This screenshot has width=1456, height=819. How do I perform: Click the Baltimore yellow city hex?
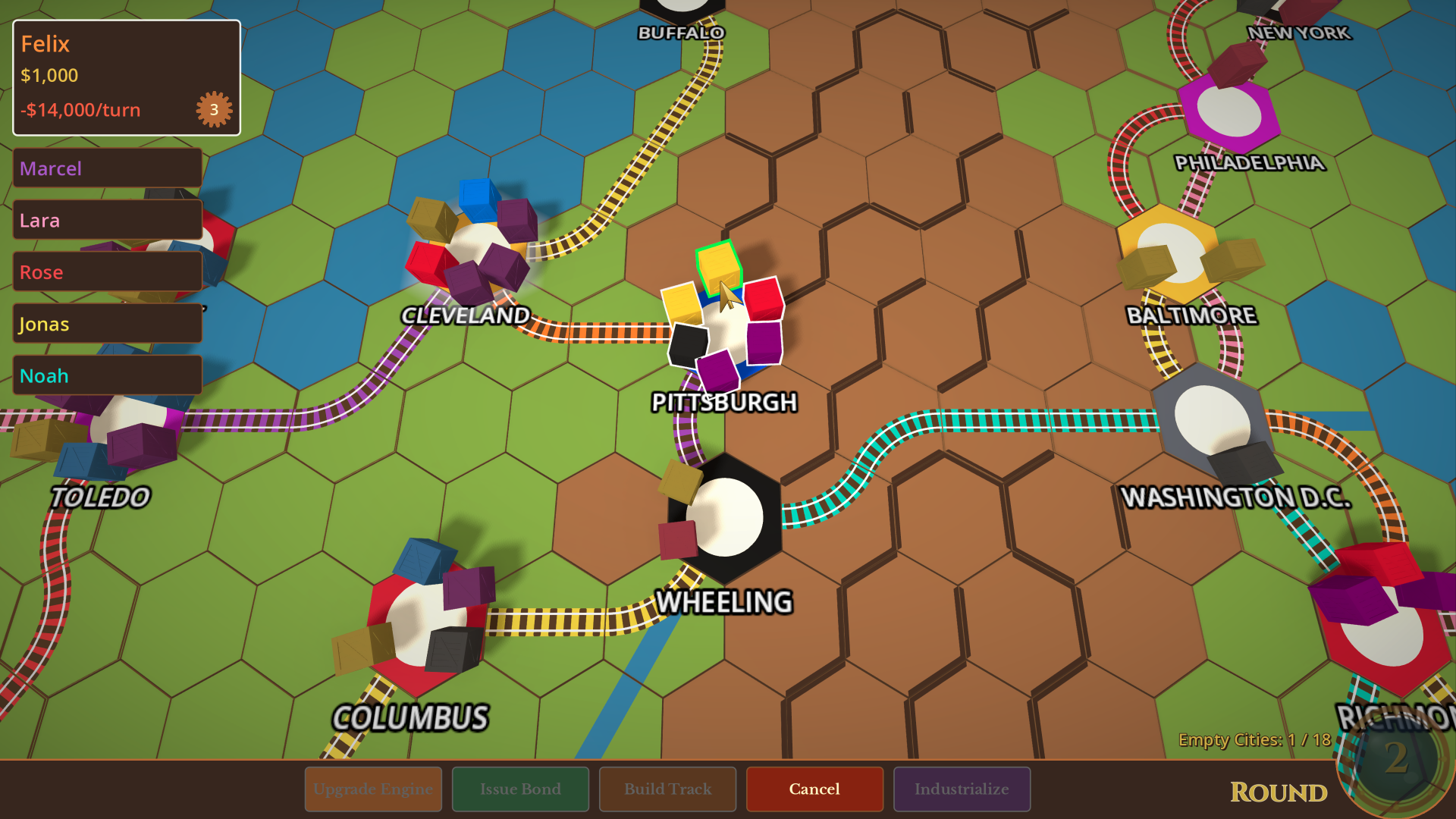1172,250
